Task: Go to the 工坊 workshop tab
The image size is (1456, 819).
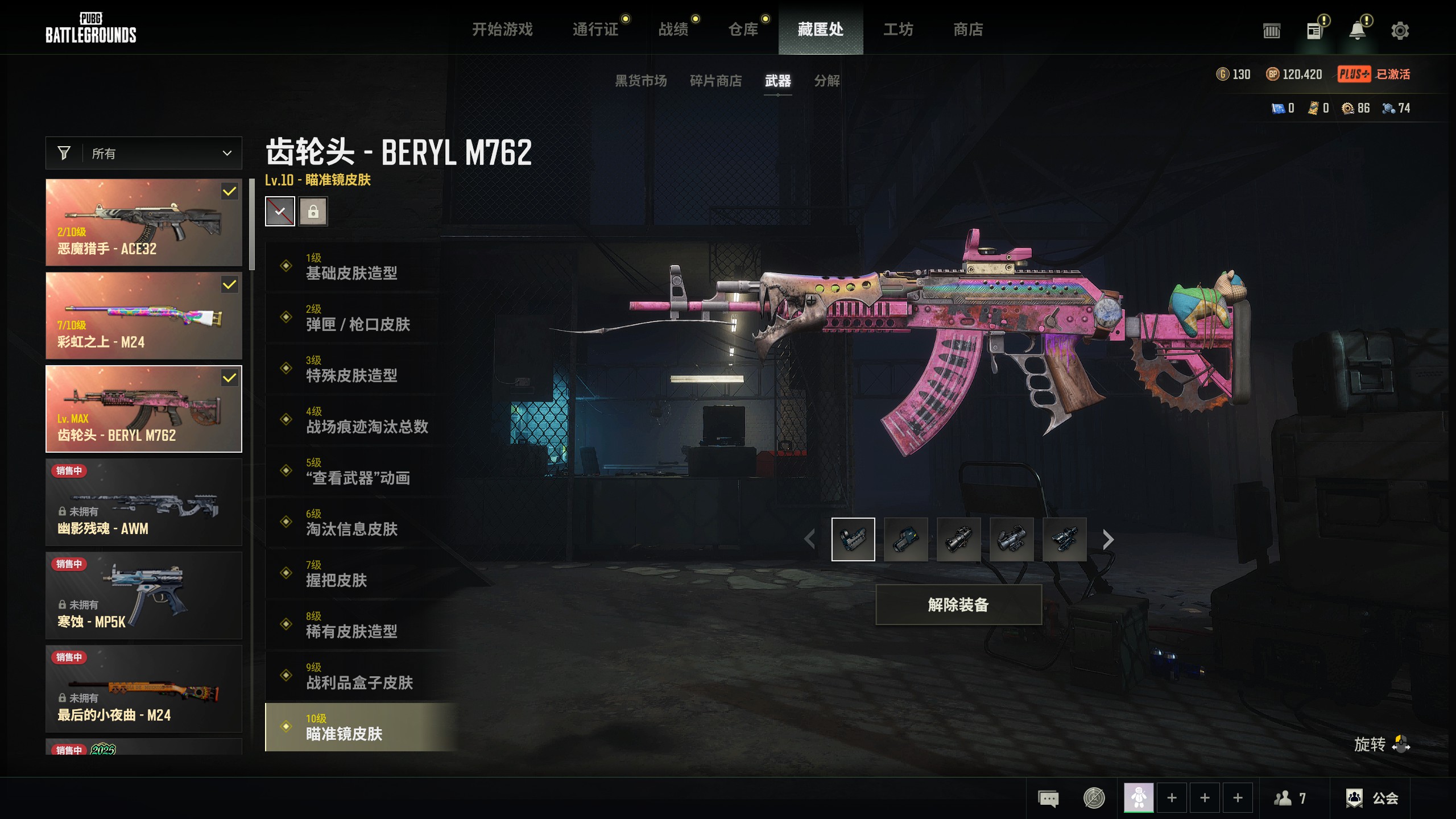Action: pos(898,30)
